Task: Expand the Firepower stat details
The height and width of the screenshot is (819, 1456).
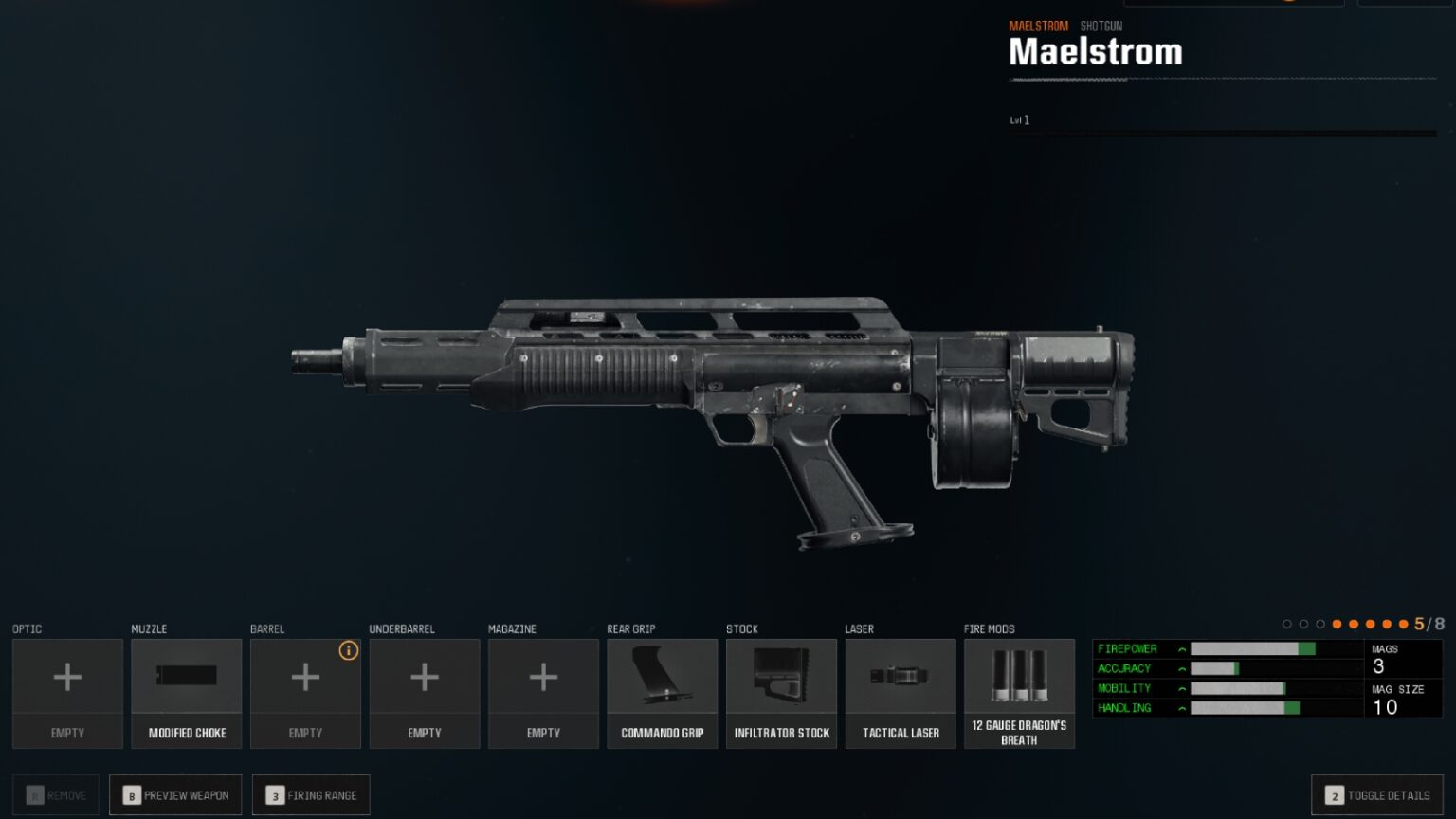Action: tap(1181, 648)
